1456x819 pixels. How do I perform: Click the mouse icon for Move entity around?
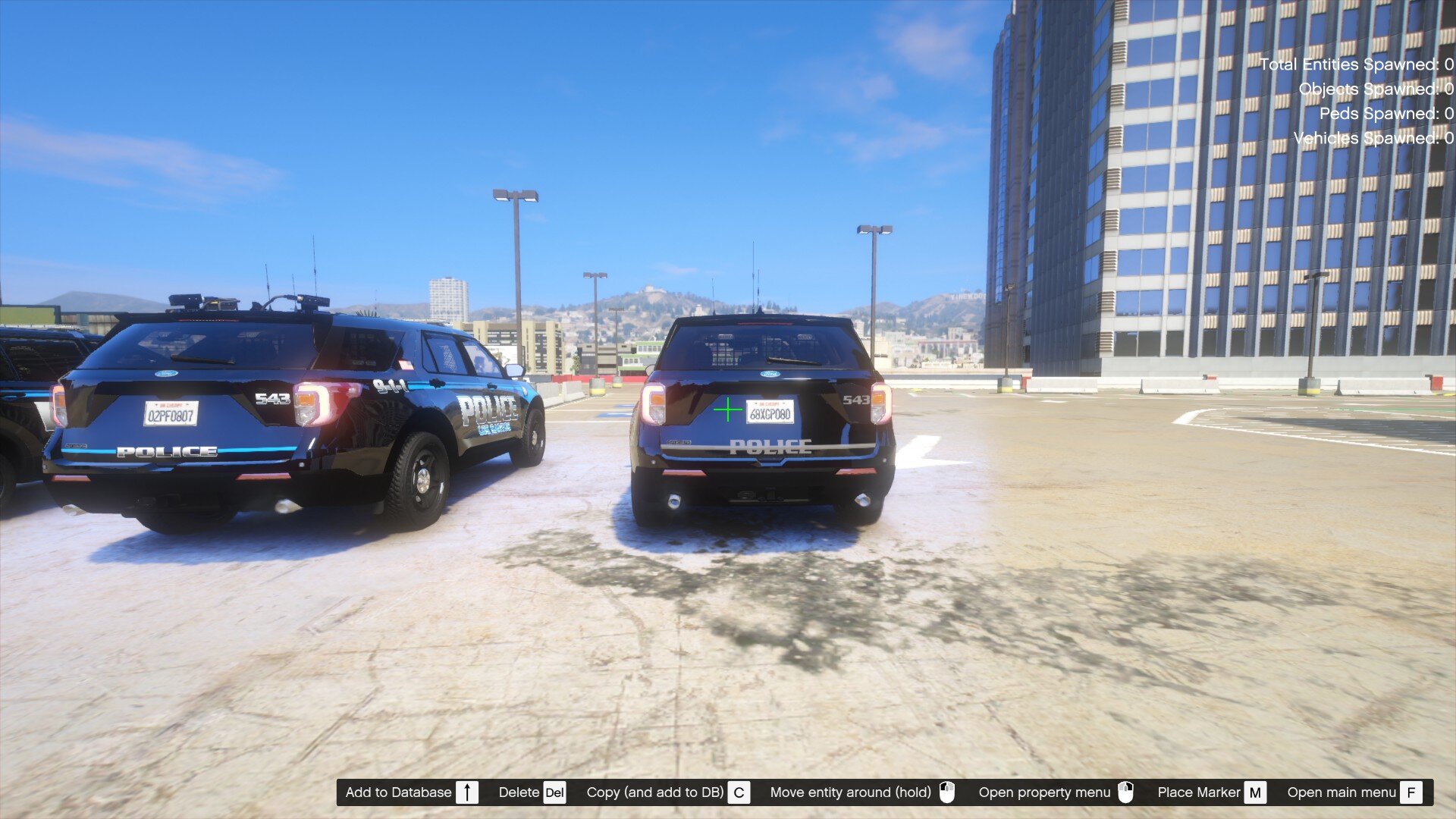coord(946,792)
